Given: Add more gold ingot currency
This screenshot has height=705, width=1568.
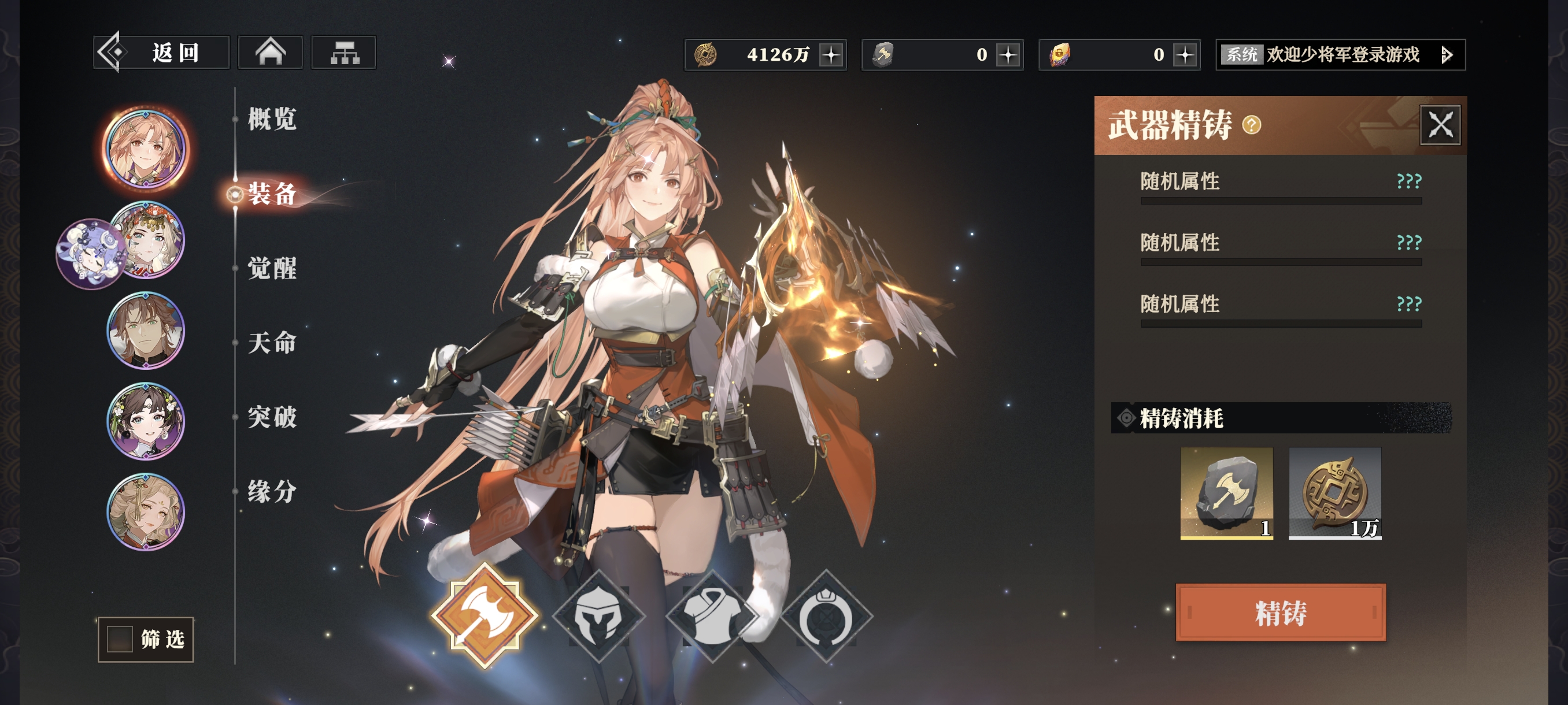Looking at the screenshot, I should click(1185, 55).
